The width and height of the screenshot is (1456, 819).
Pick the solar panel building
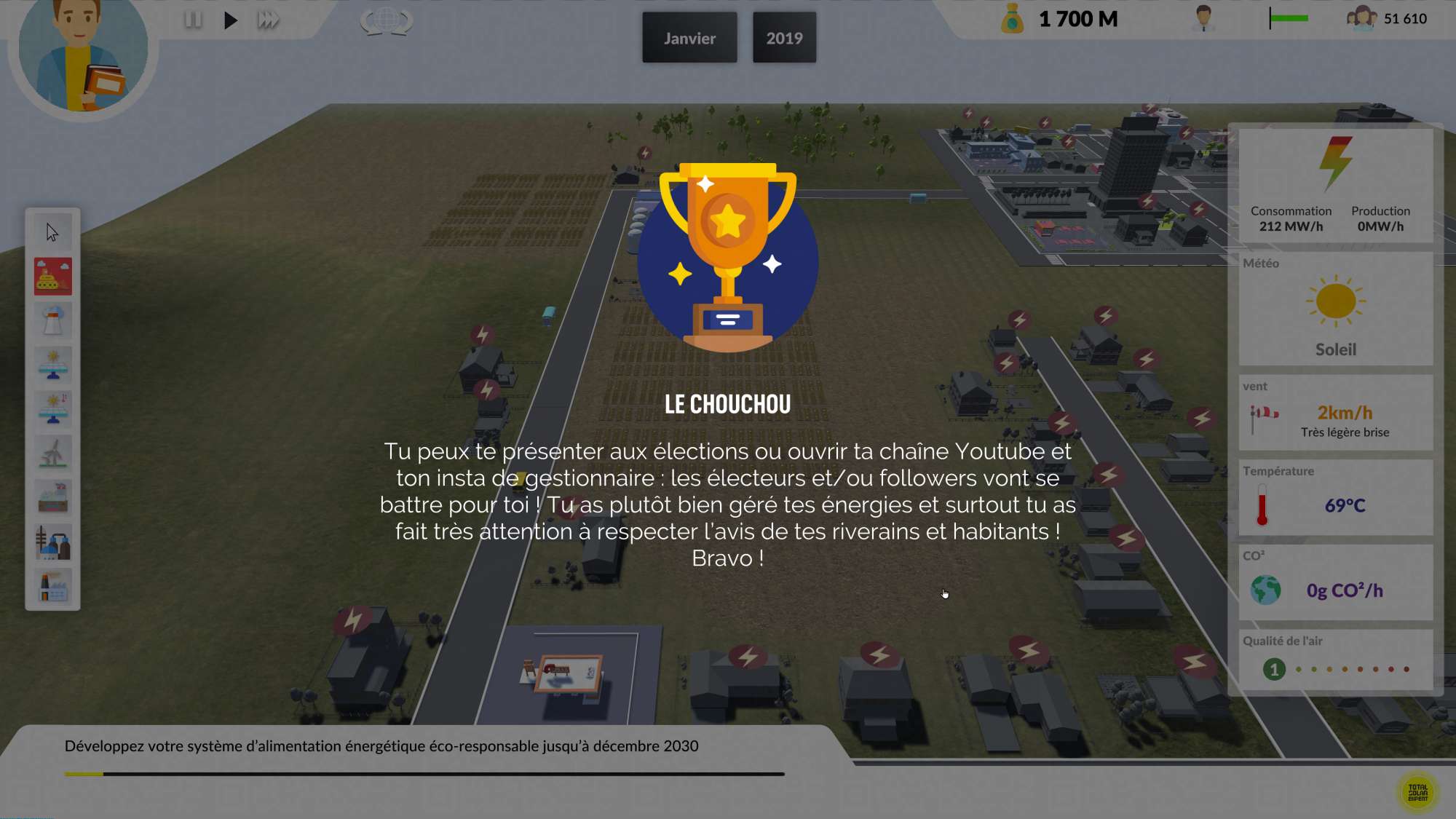coord(52,365)
